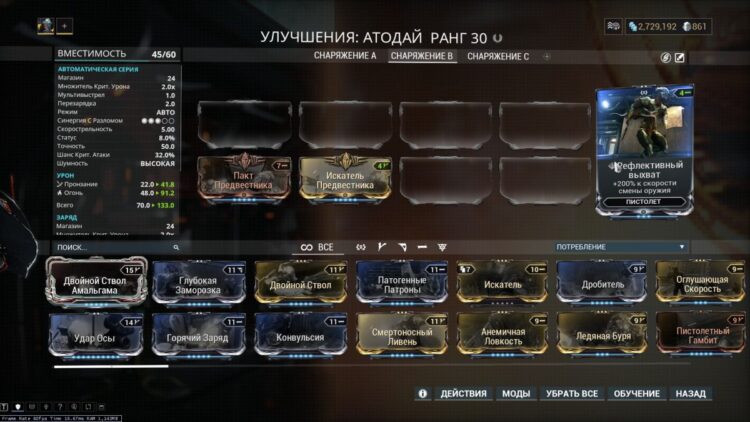Select the equipped Пакт Предвестника mod
The width and height of the screenshot is (750, 422).
click(x=244, y=179)
